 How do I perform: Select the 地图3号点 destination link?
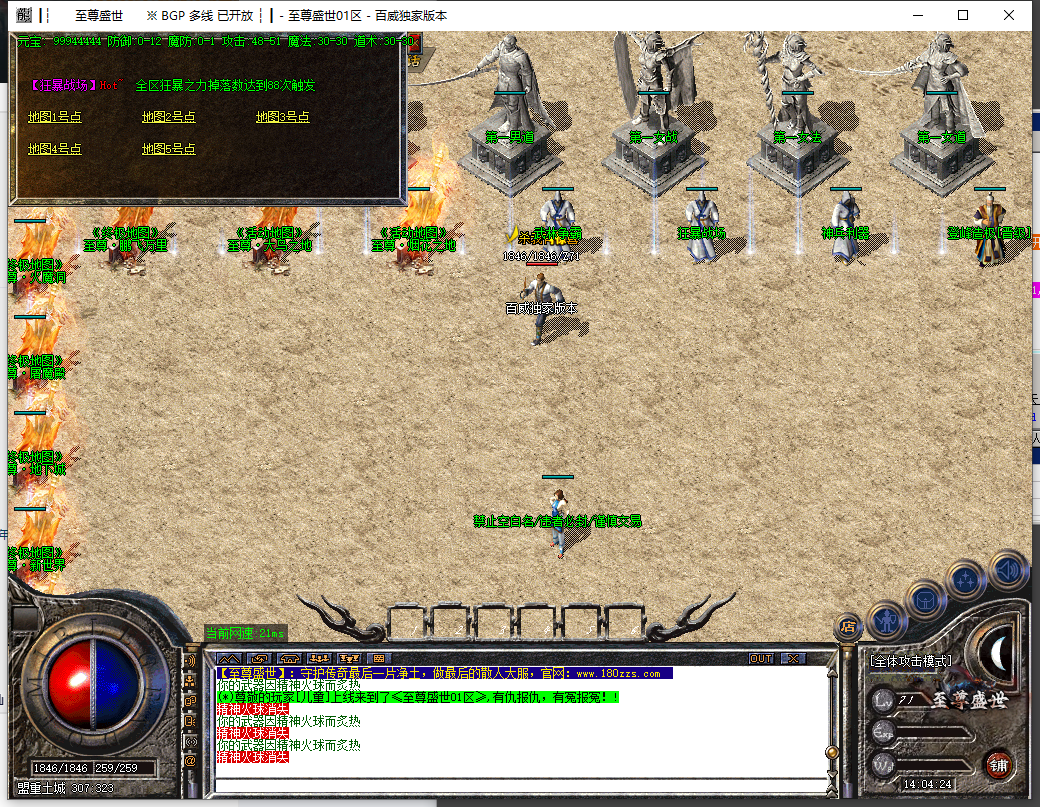(x=283, y=117)
